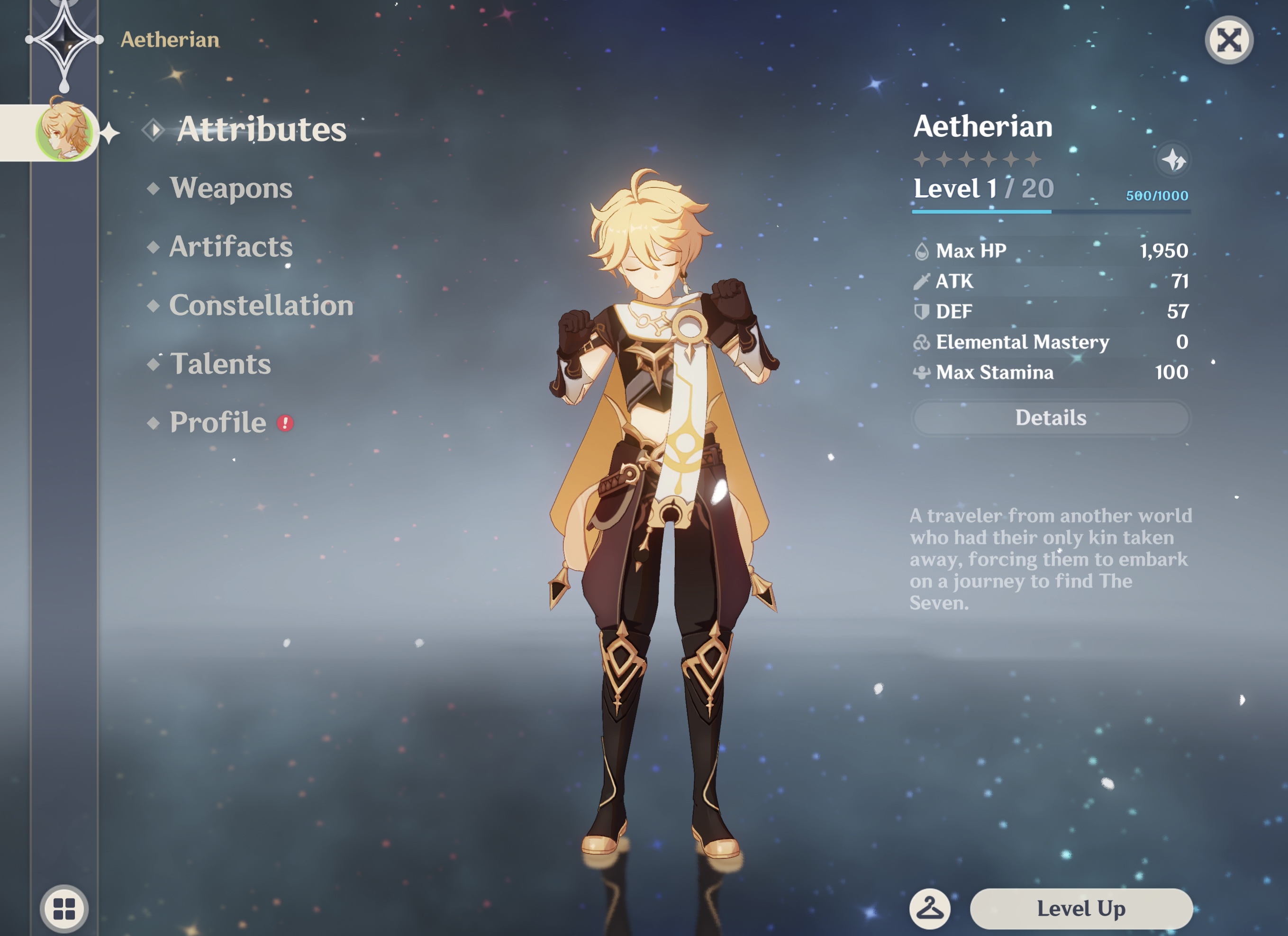Click the Profile alert notification badge
Viewport: 1288px width, 936px height.
(x=286, y=423)
